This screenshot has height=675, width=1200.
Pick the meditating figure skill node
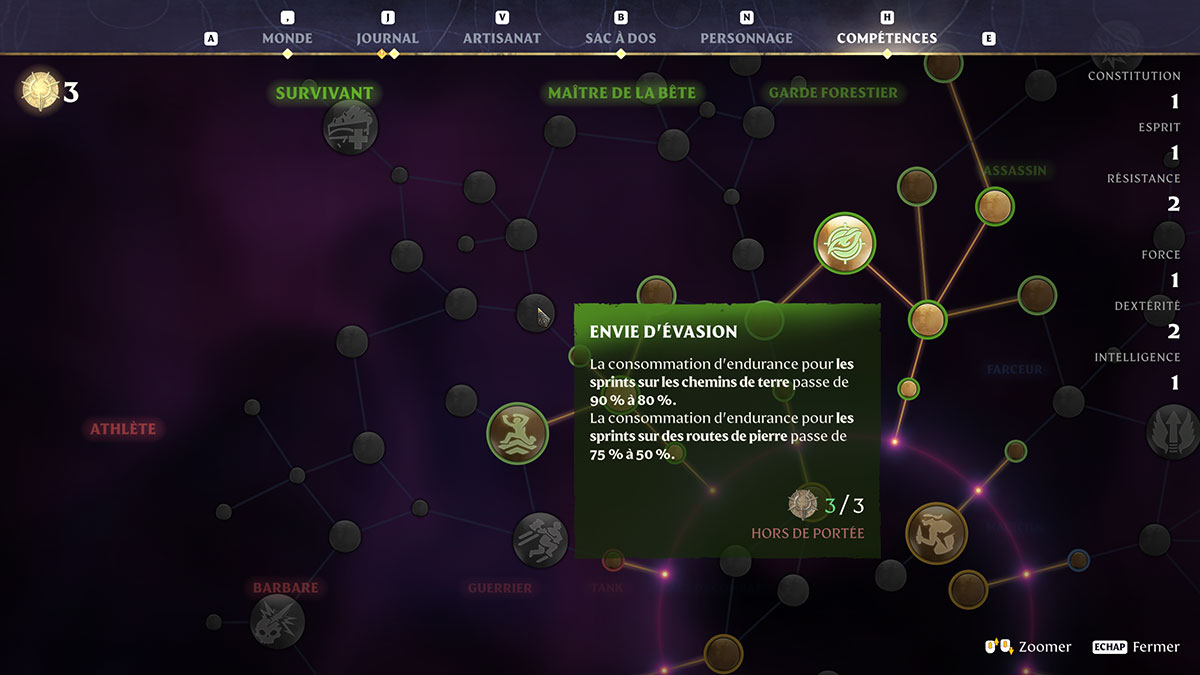coord(518,433)
